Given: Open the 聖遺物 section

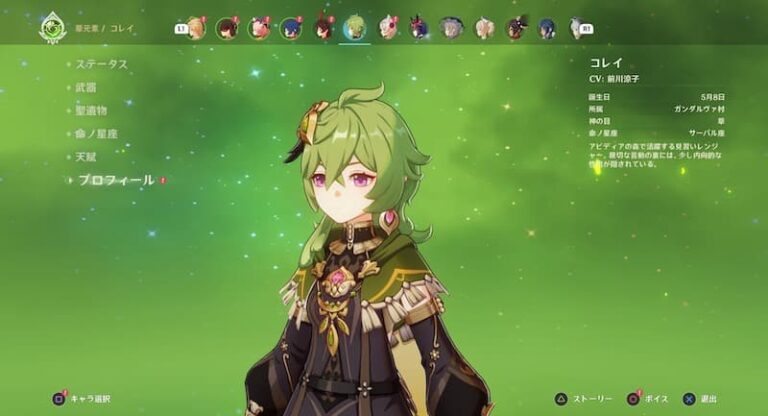Looking at the screenshot, I should tap(91, 110).
